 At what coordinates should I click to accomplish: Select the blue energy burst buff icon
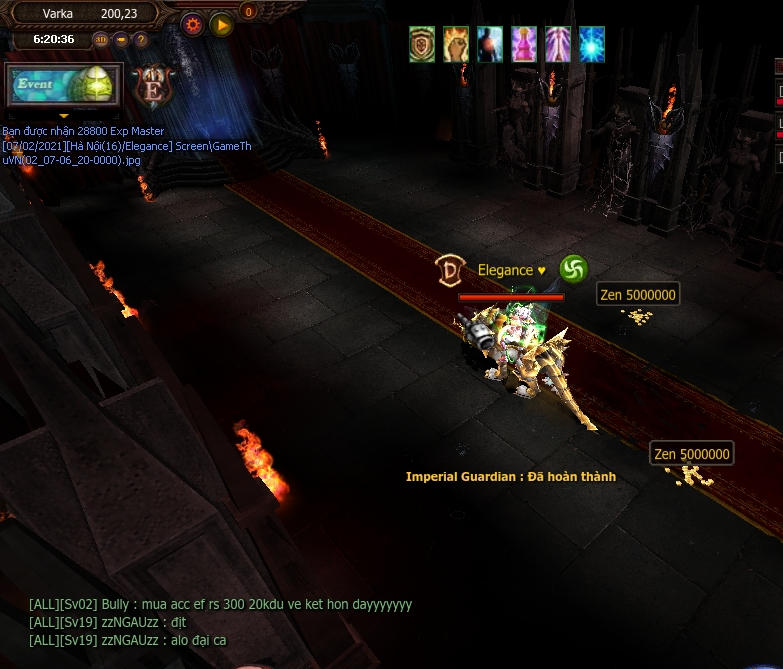tap(592, 44)
